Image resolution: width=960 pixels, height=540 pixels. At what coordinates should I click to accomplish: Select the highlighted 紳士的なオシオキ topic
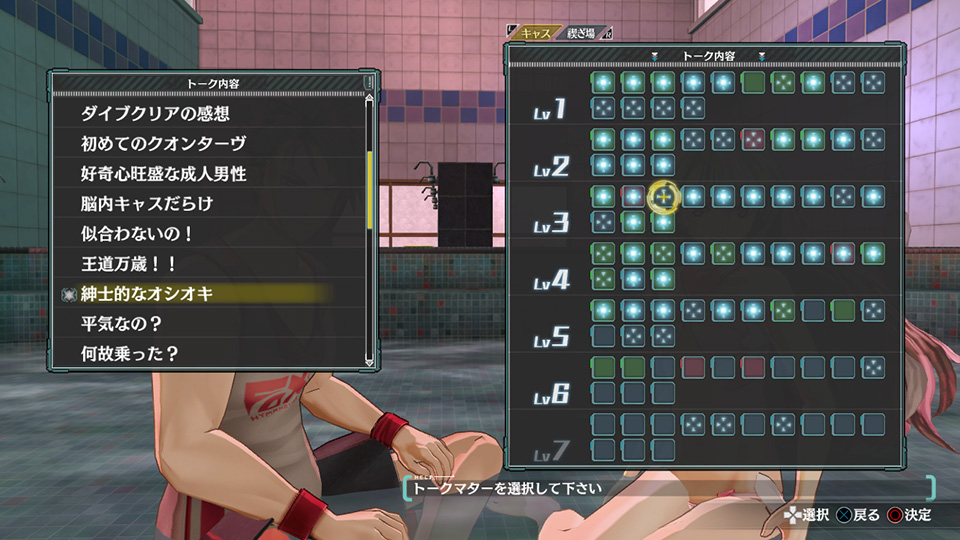[x=147, y=294]
